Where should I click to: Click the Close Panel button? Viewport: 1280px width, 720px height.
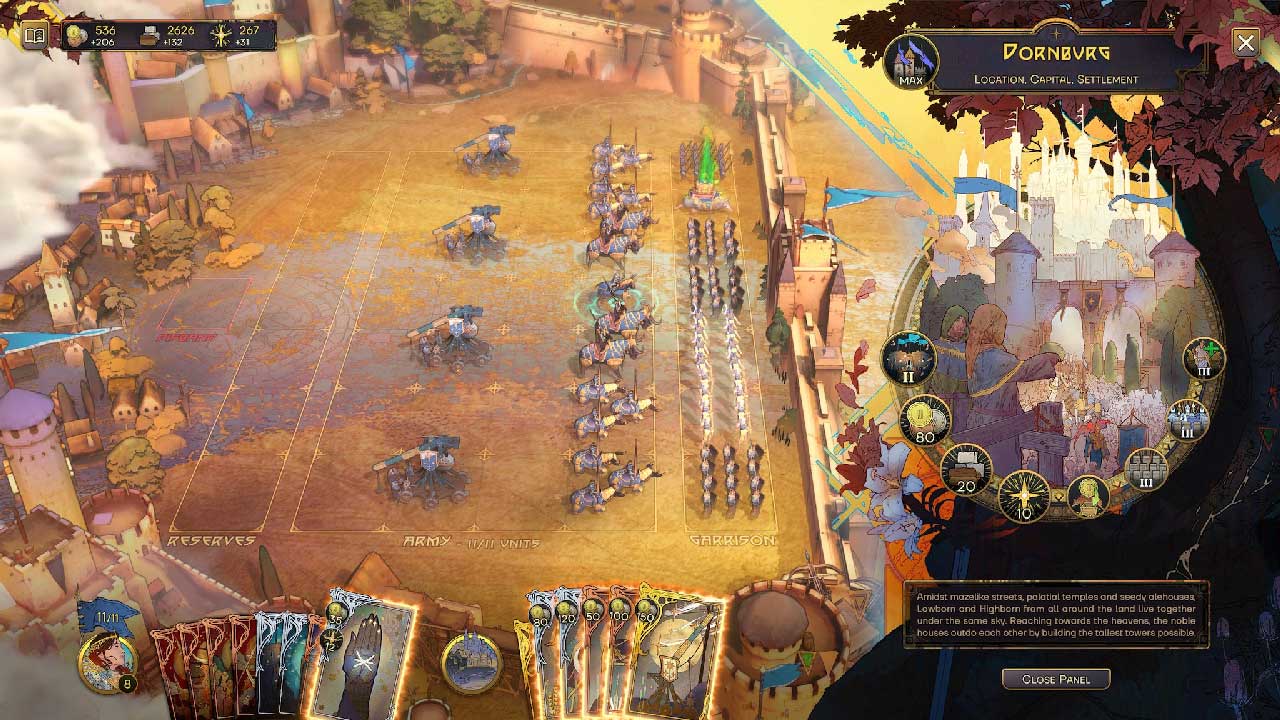(x=1055, y=679)
